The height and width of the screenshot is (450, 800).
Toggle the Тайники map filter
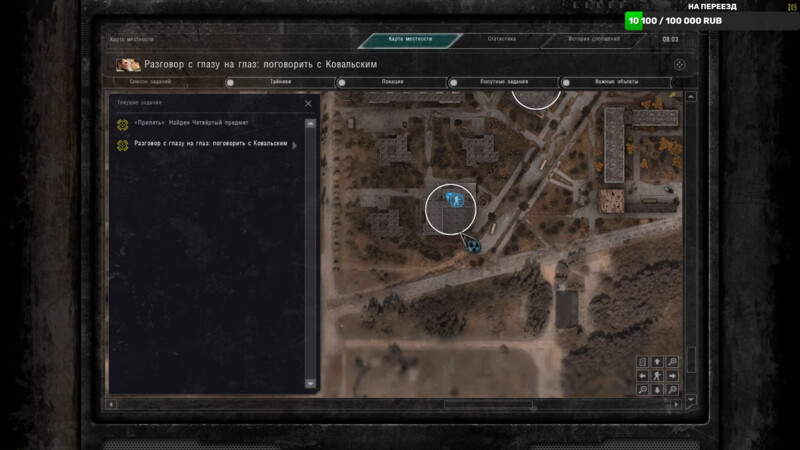(x=279, y=82)
